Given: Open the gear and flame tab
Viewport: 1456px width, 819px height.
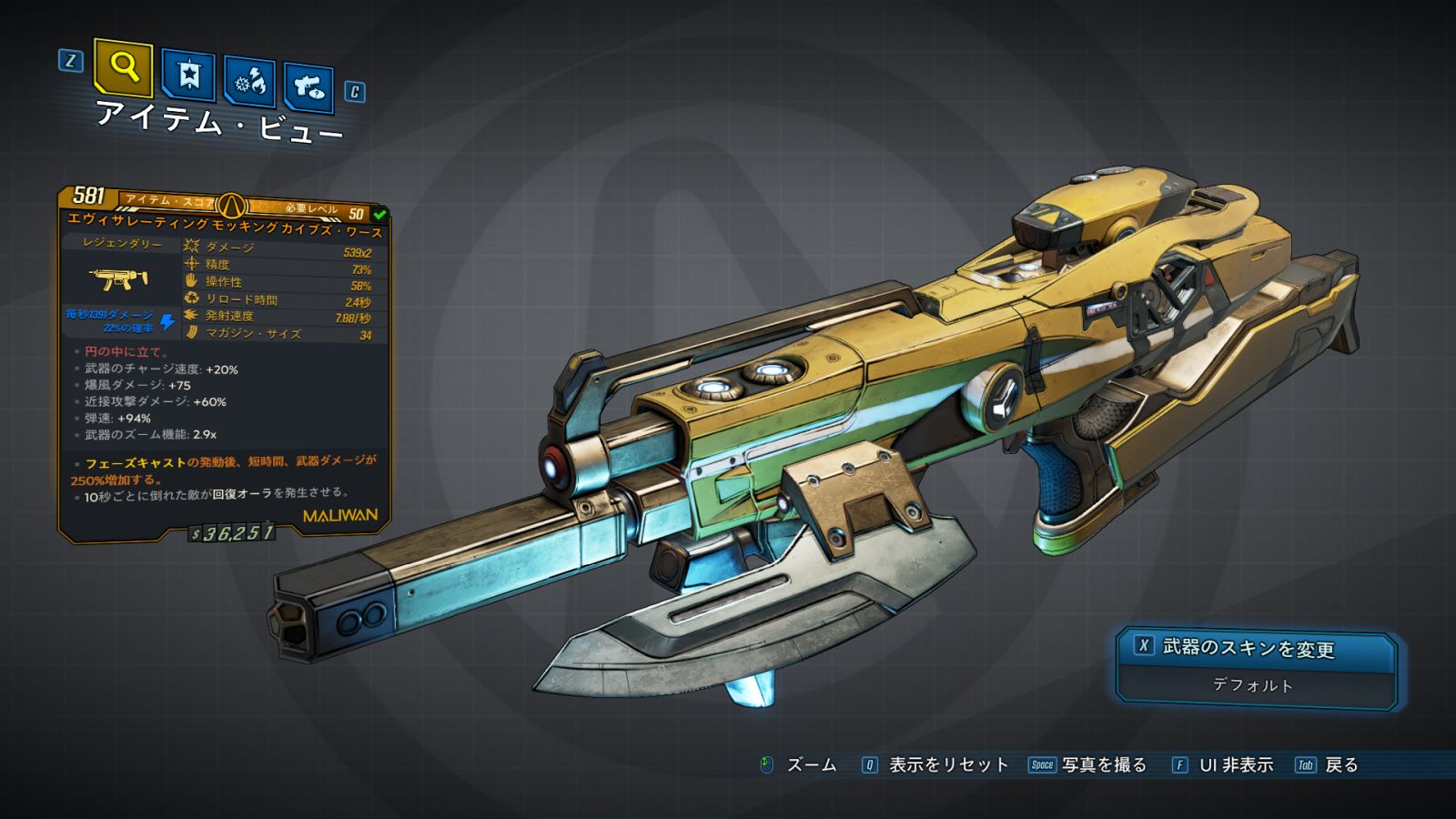Looking at the screenshot, I should 250,82.
